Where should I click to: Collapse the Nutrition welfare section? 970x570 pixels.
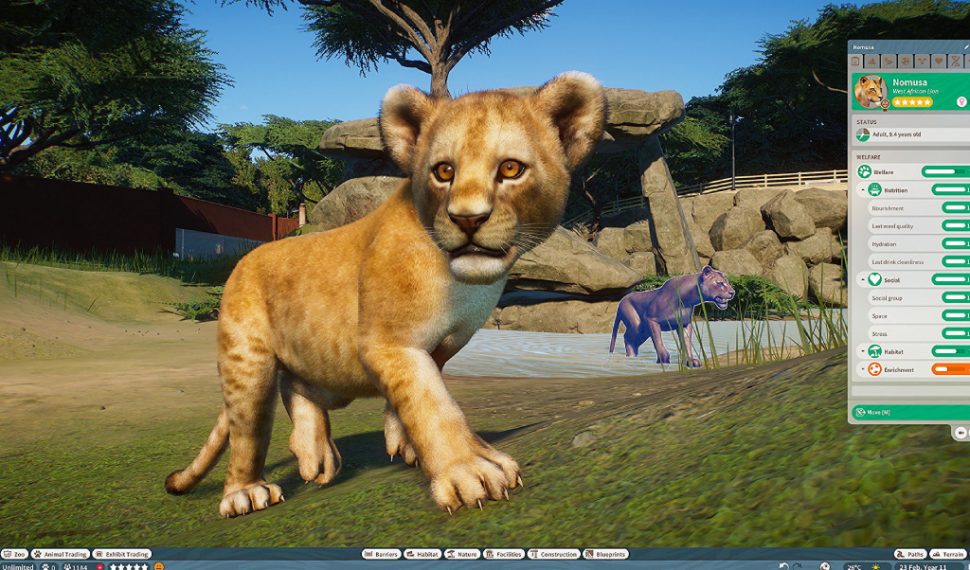click(x=863, y=190)
